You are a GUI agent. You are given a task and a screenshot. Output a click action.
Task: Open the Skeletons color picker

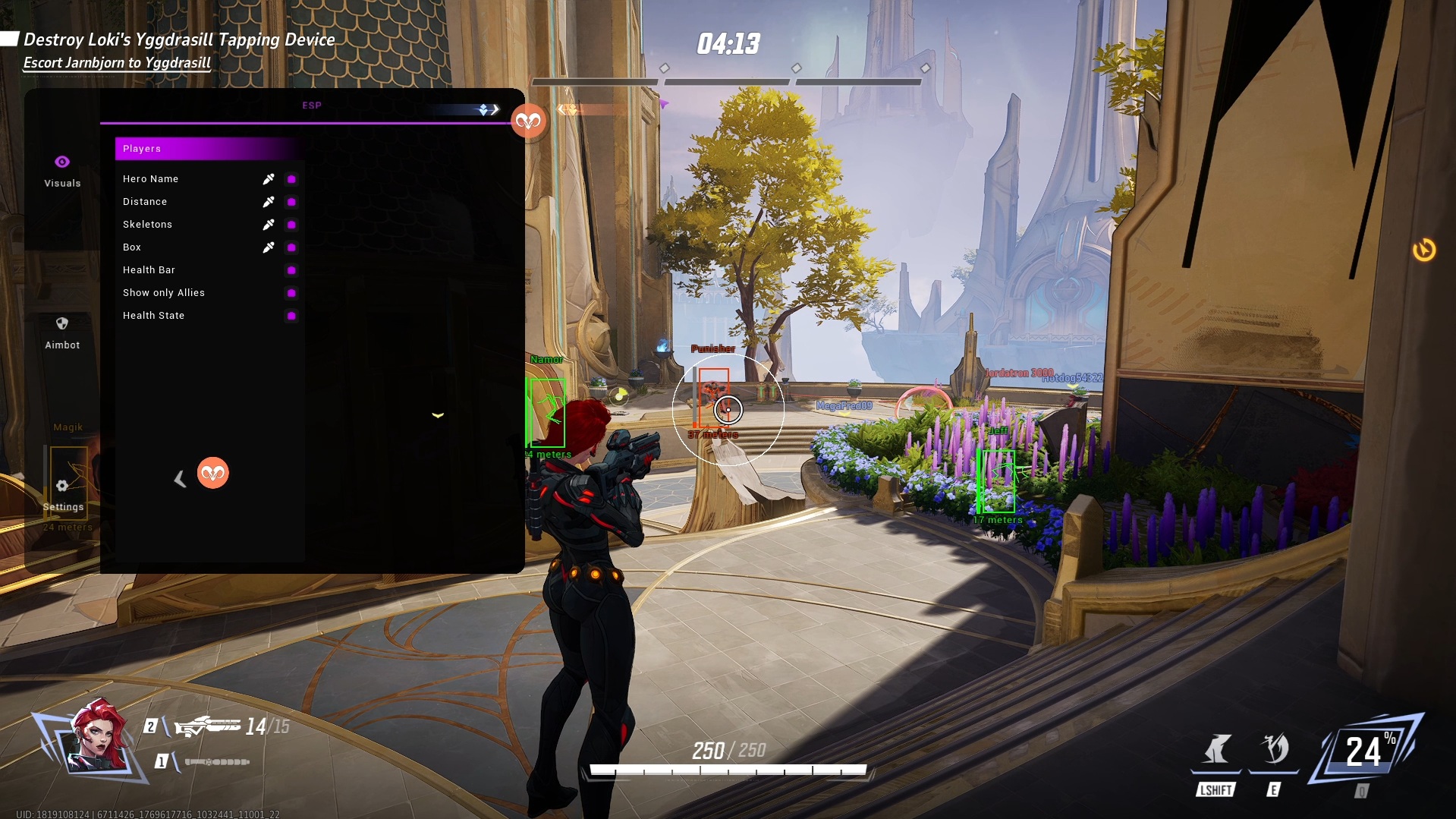click(x=269, y=225)
